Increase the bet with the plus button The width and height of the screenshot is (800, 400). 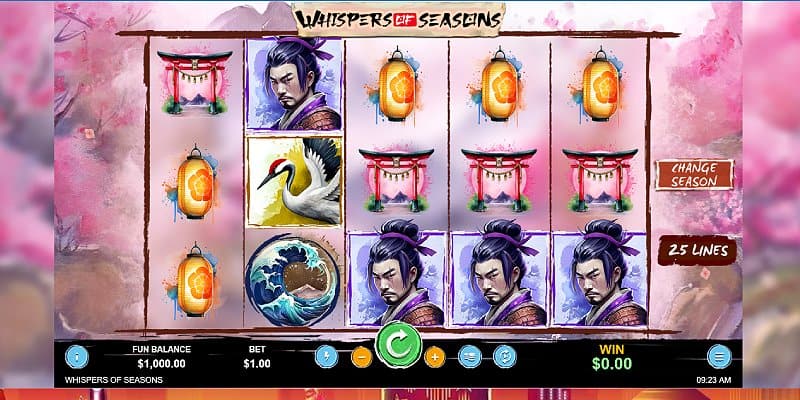point(434,356)
